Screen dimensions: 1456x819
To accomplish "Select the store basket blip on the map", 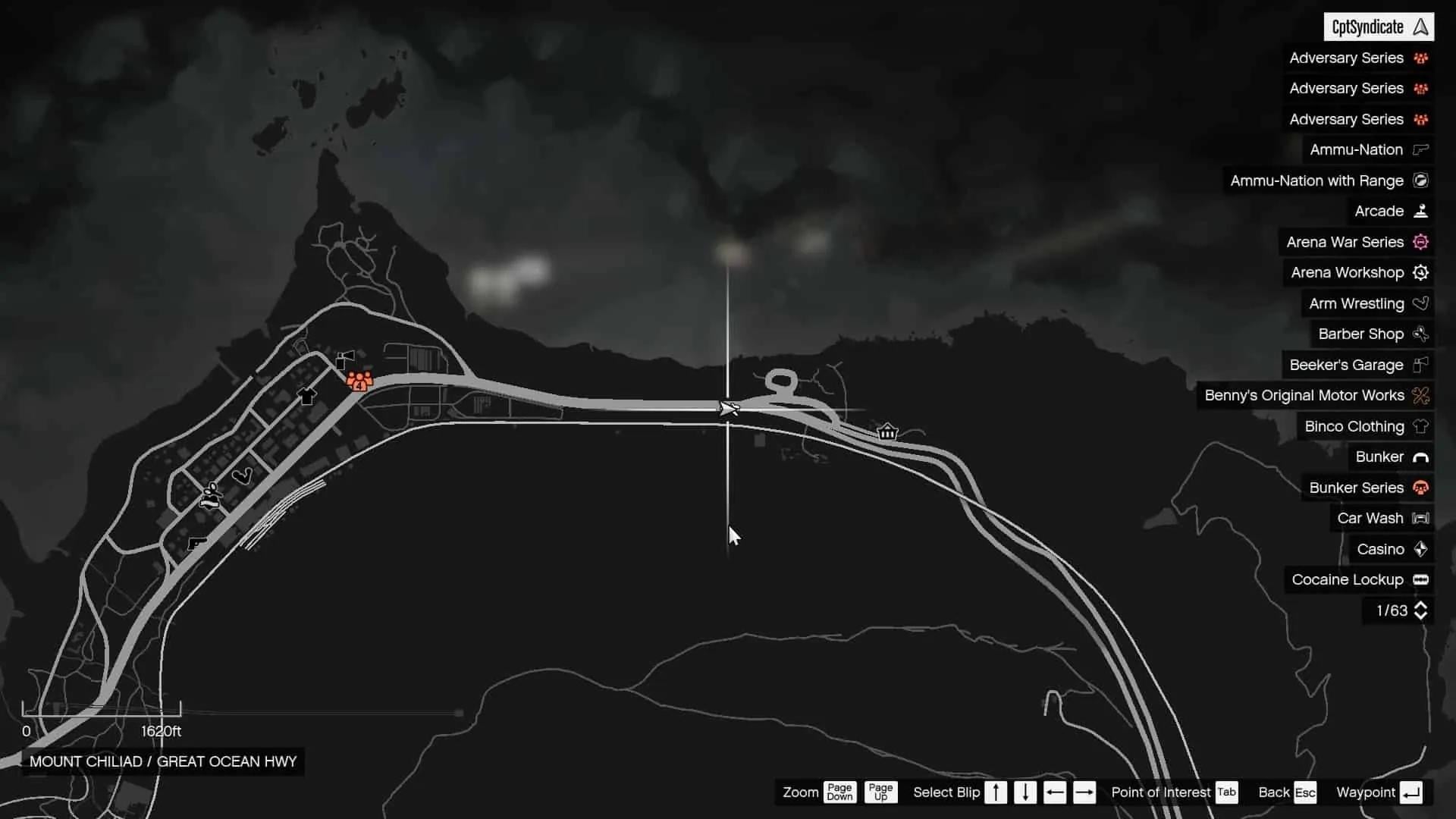I will [x=887, y=432].
